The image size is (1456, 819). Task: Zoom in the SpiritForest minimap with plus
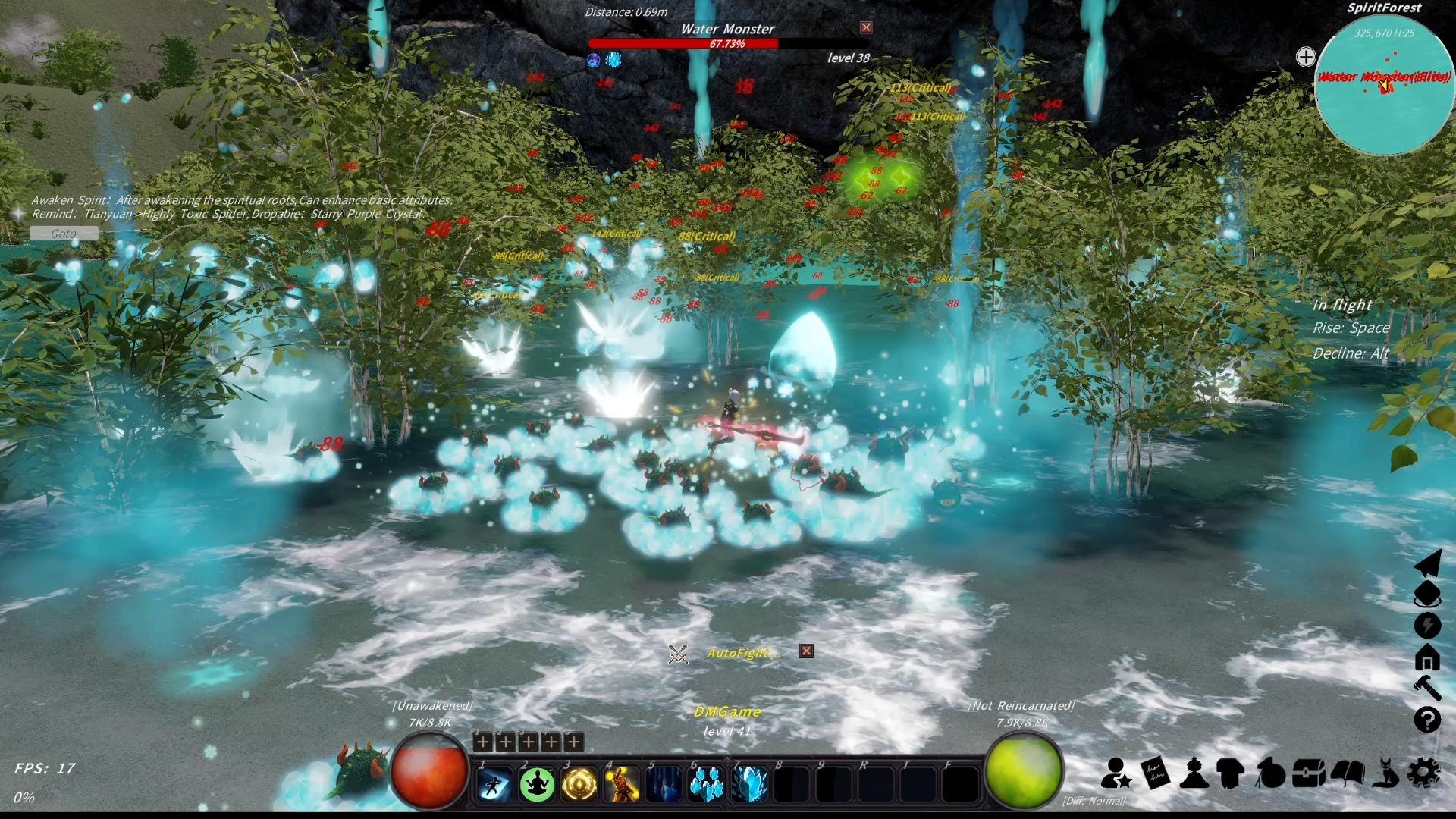[x=1306, y=56]
